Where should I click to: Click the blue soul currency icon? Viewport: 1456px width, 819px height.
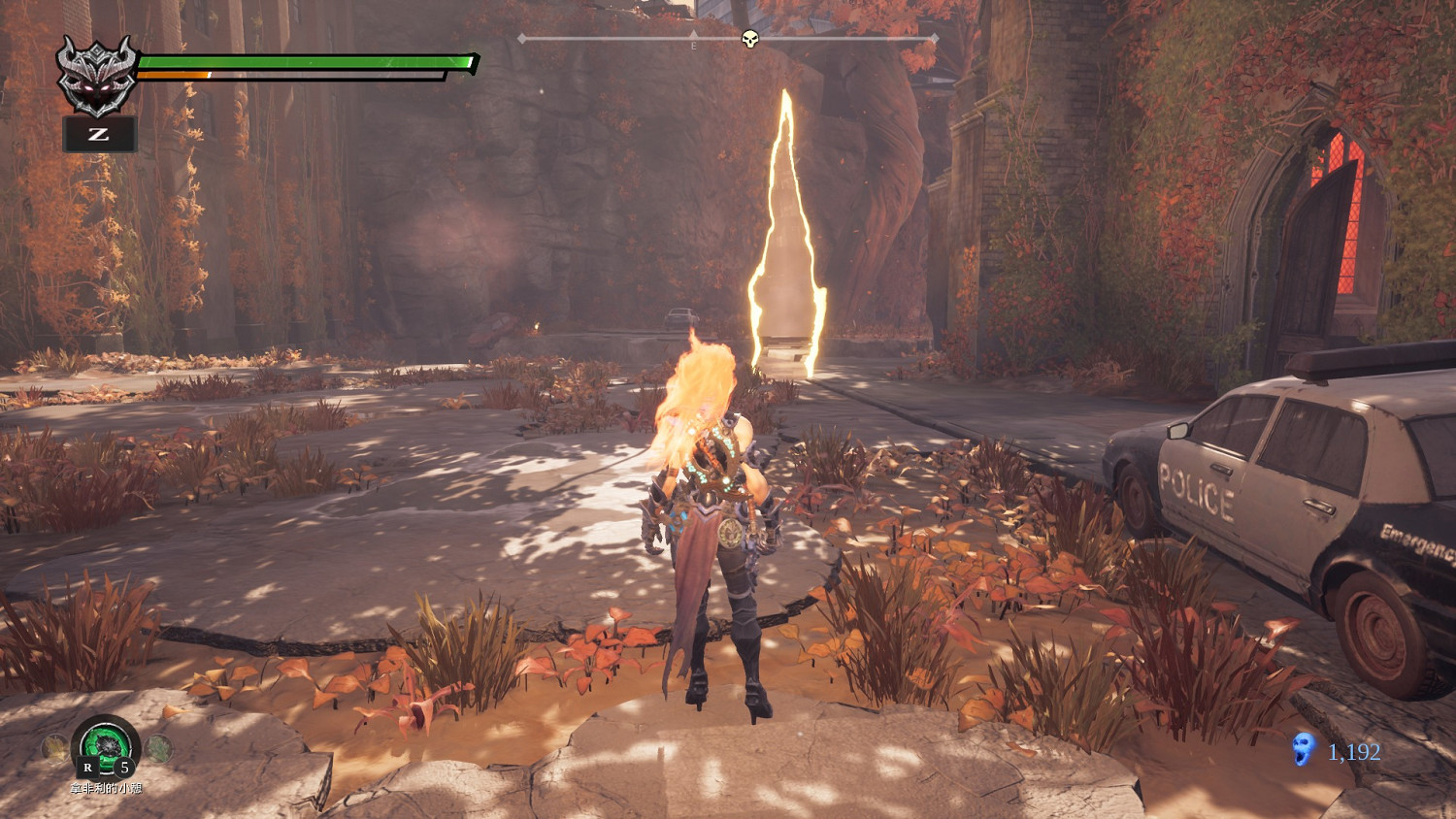point(1303,749)
